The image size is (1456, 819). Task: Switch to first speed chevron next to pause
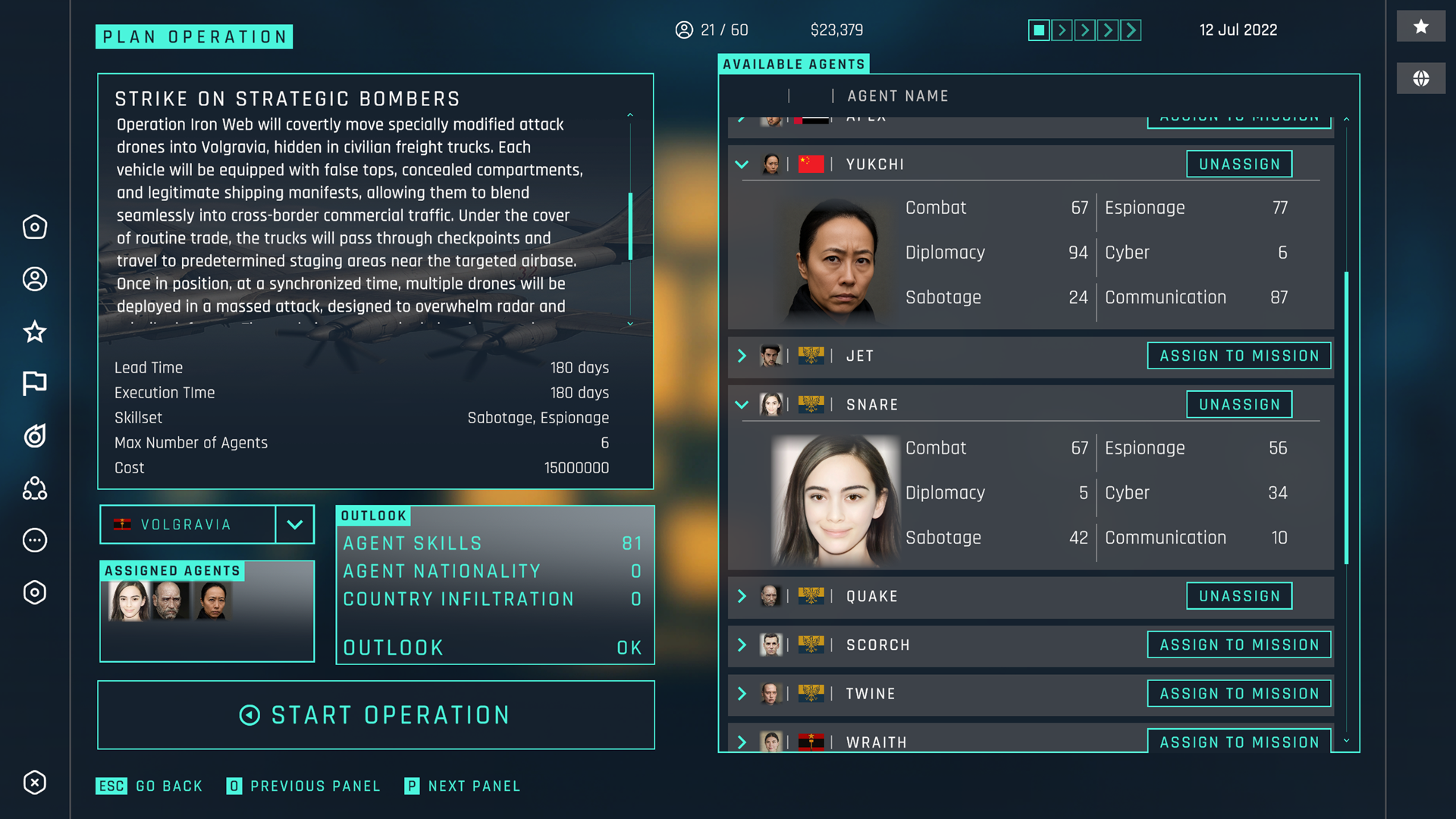tap(1062, 30)
